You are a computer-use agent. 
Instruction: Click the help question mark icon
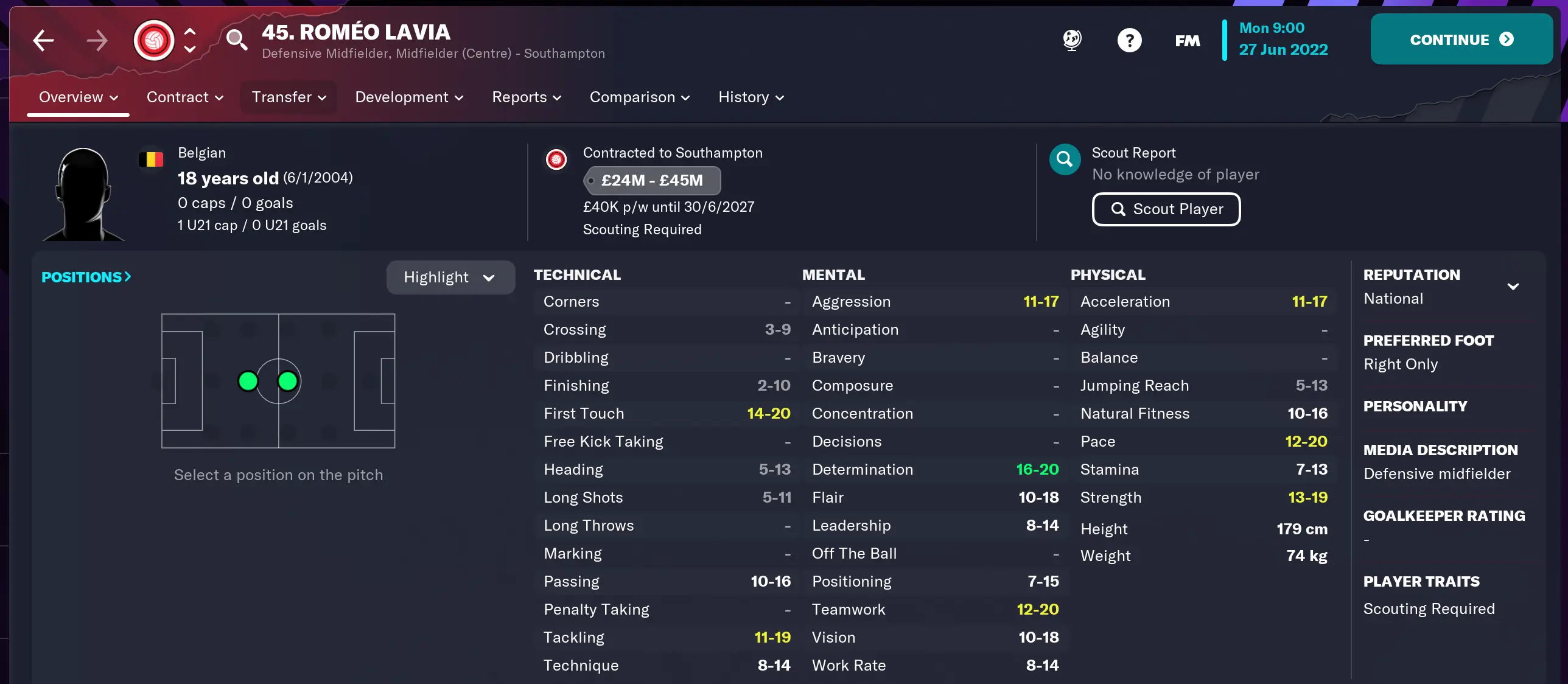[1130, 40]
